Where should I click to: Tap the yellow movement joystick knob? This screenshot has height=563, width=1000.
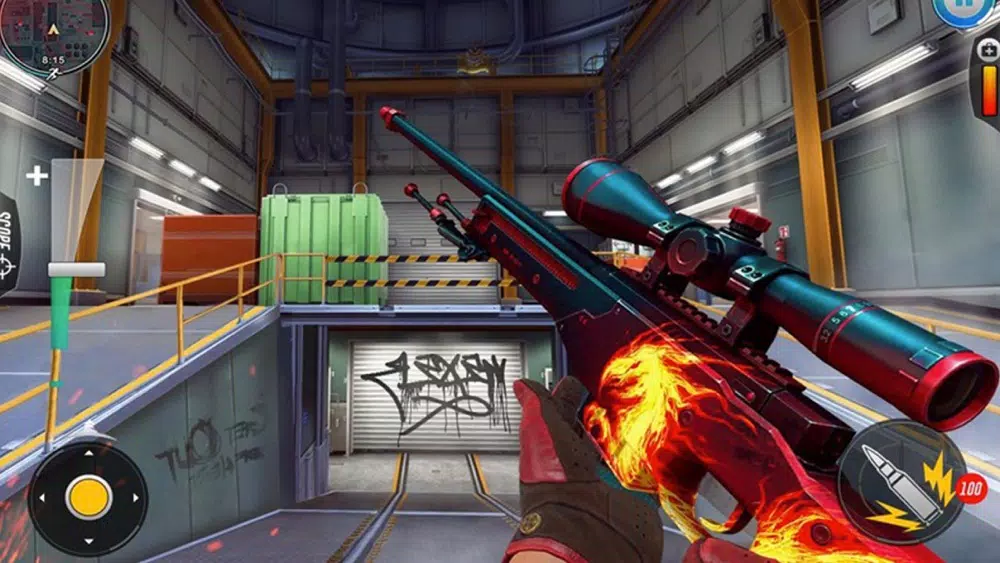[x=89, y=497]
